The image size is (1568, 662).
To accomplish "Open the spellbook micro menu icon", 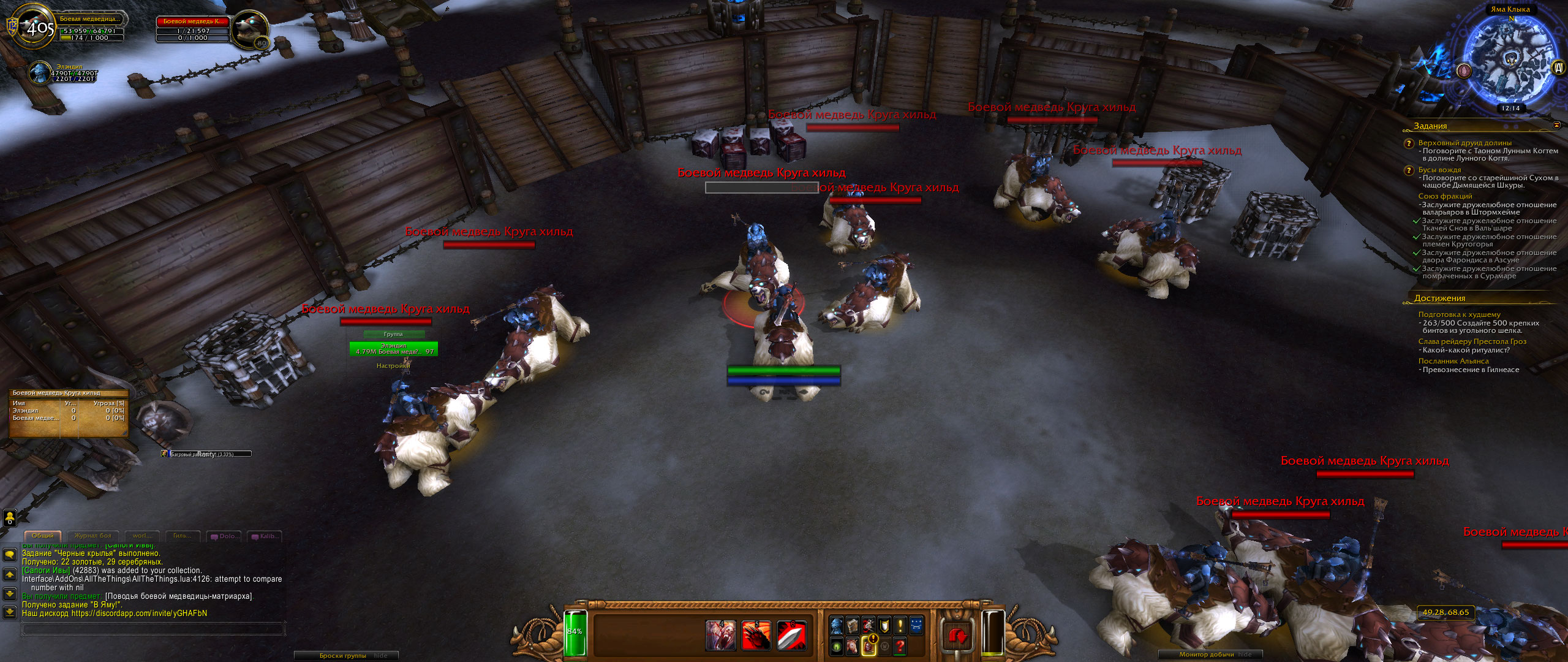I will tap(853, 626).
